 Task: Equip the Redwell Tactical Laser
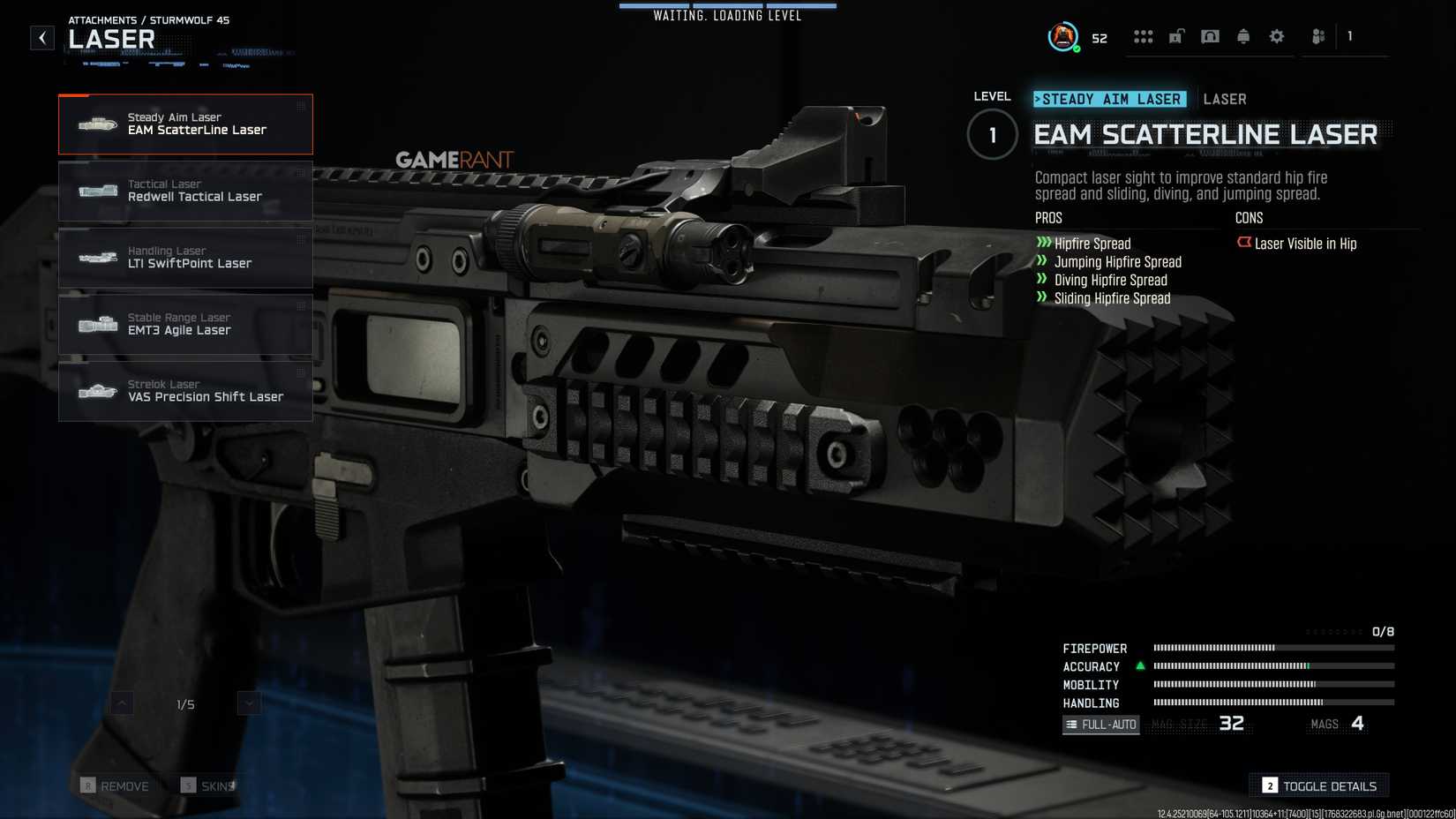click(x=185, y=191)
